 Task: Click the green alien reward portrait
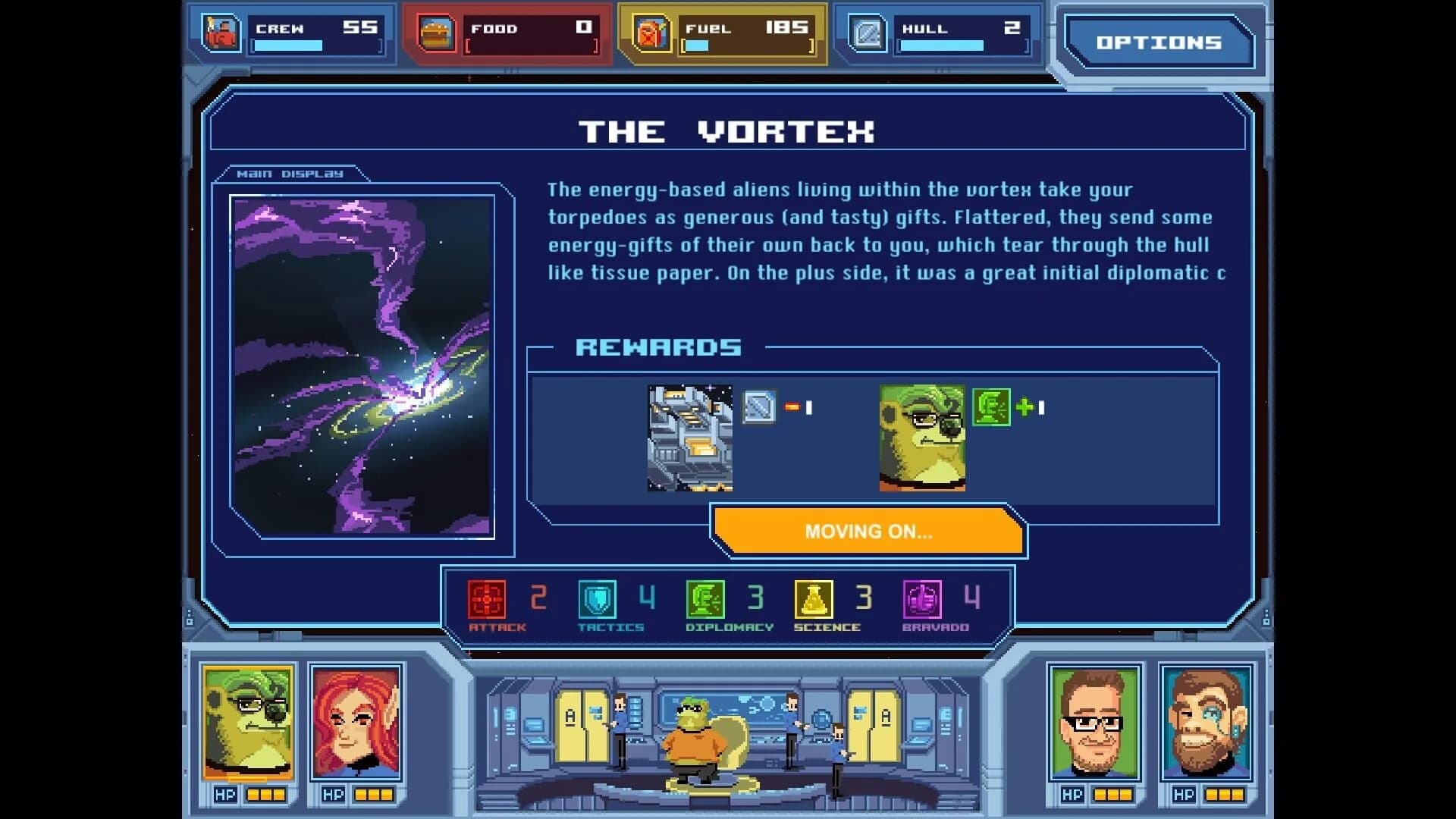(922, 438)
